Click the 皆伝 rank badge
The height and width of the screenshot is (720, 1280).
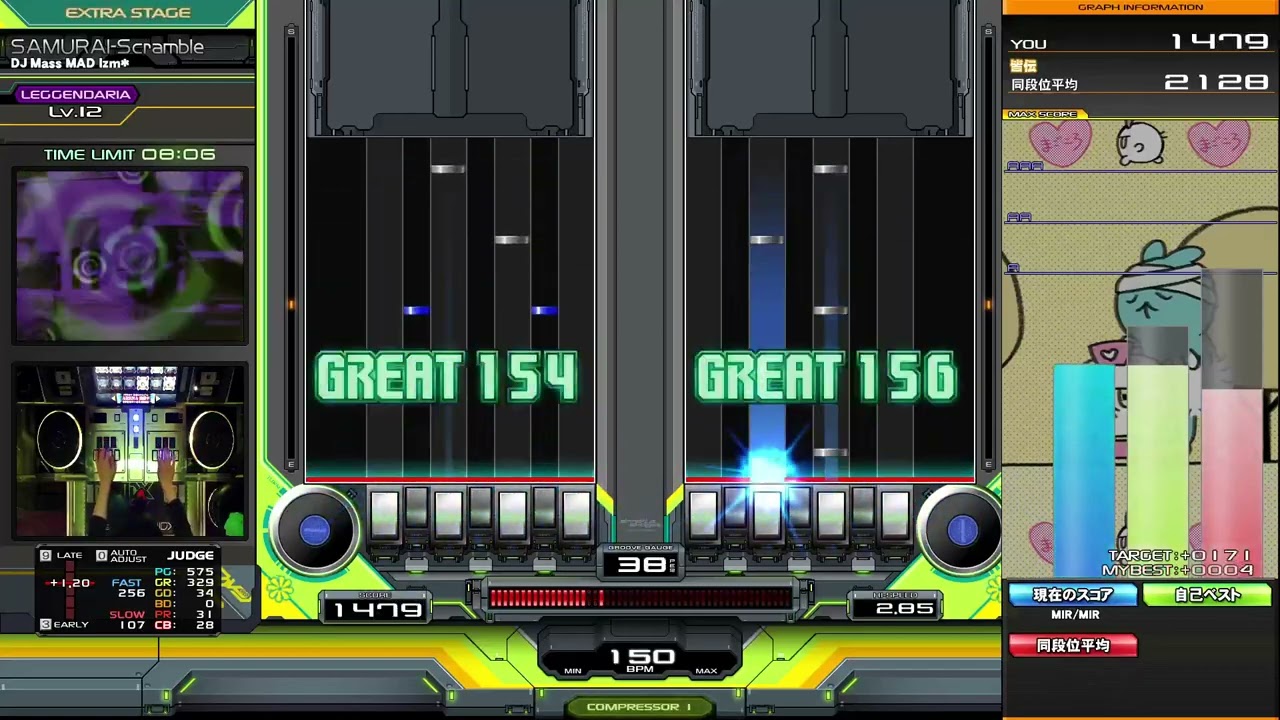click(x=1023, y=65)
